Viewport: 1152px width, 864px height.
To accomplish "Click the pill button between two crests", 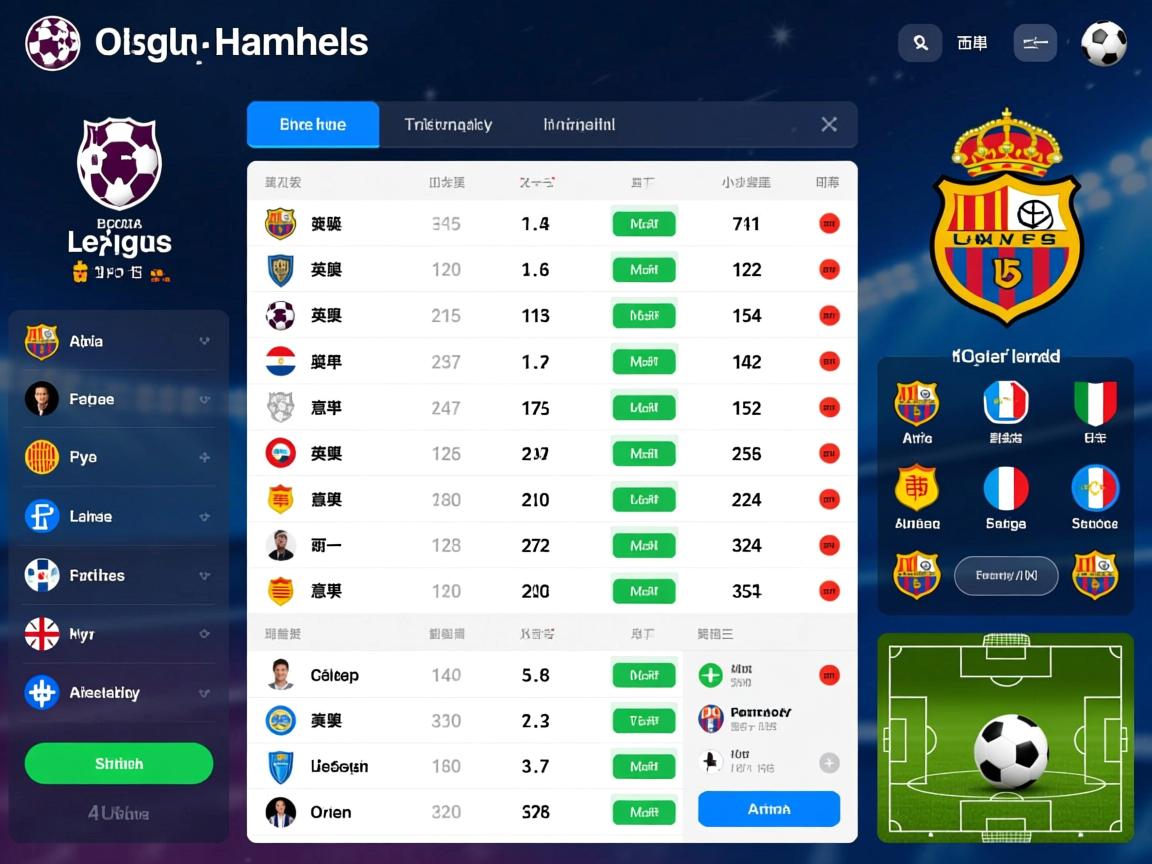I will point(1005,576).
